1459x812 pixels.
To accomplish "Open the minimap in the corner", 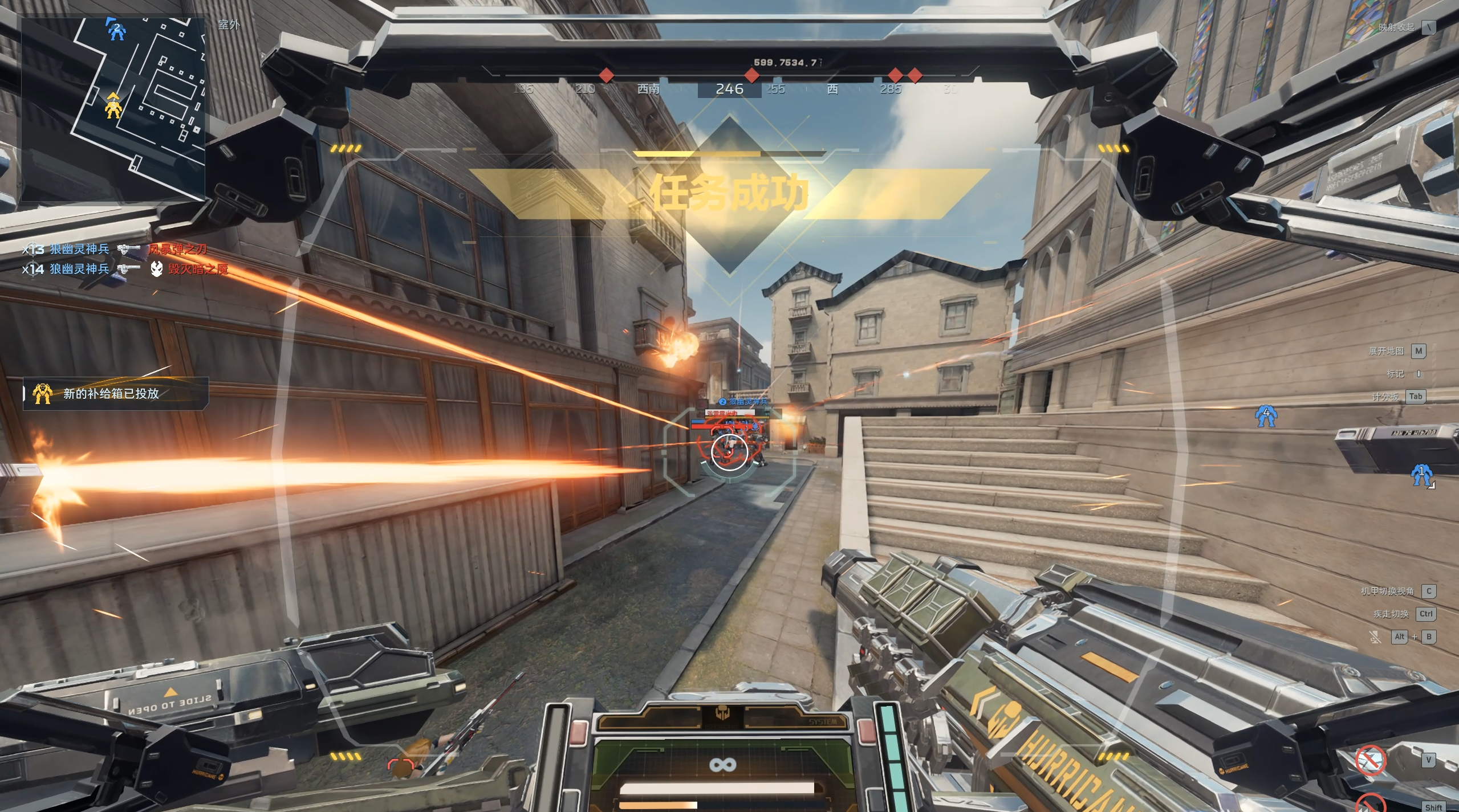I will tap(113, 109).
